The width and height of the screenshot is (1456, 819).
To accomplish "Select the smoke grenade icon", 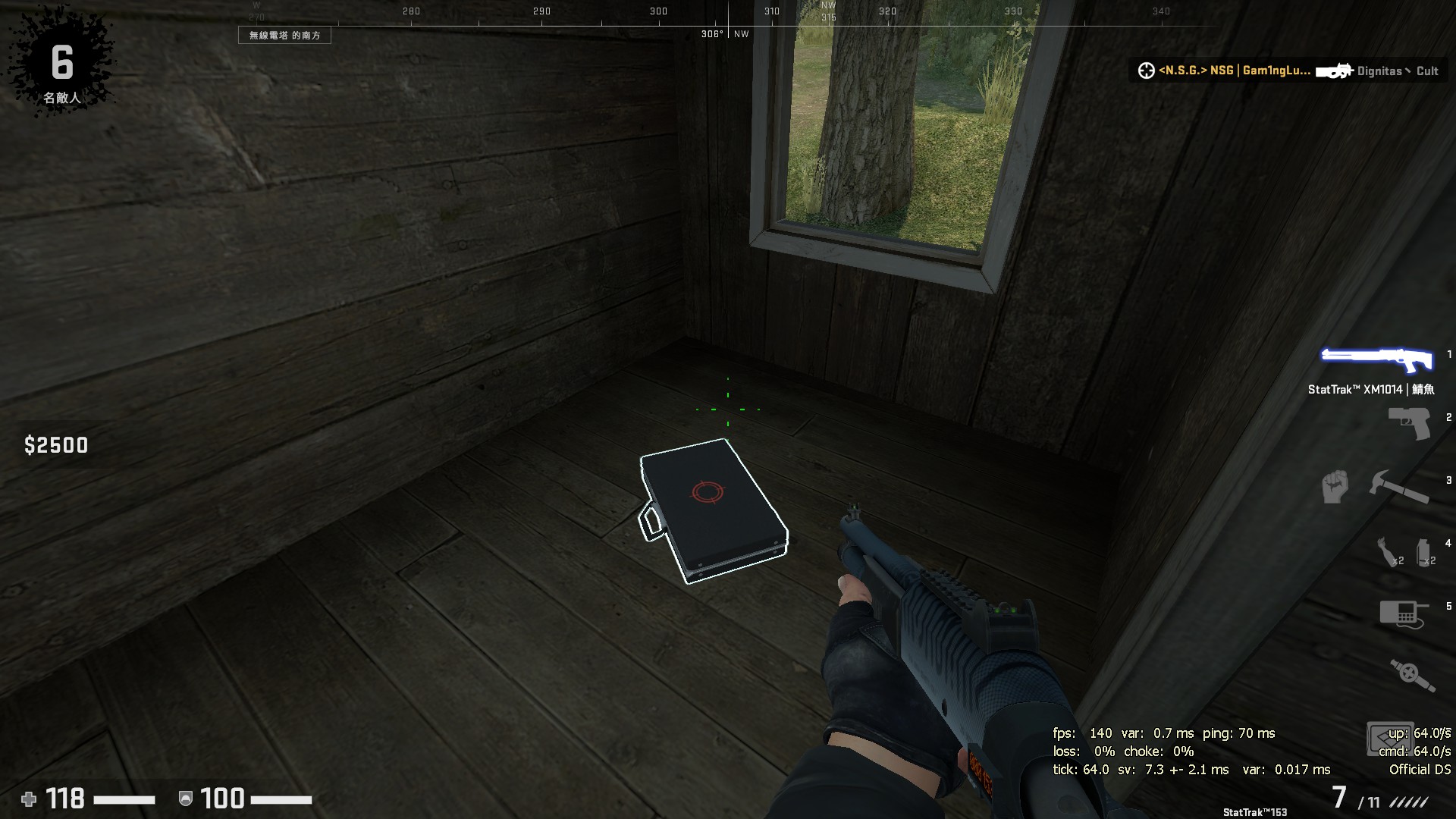I will tap(1424, 551).
